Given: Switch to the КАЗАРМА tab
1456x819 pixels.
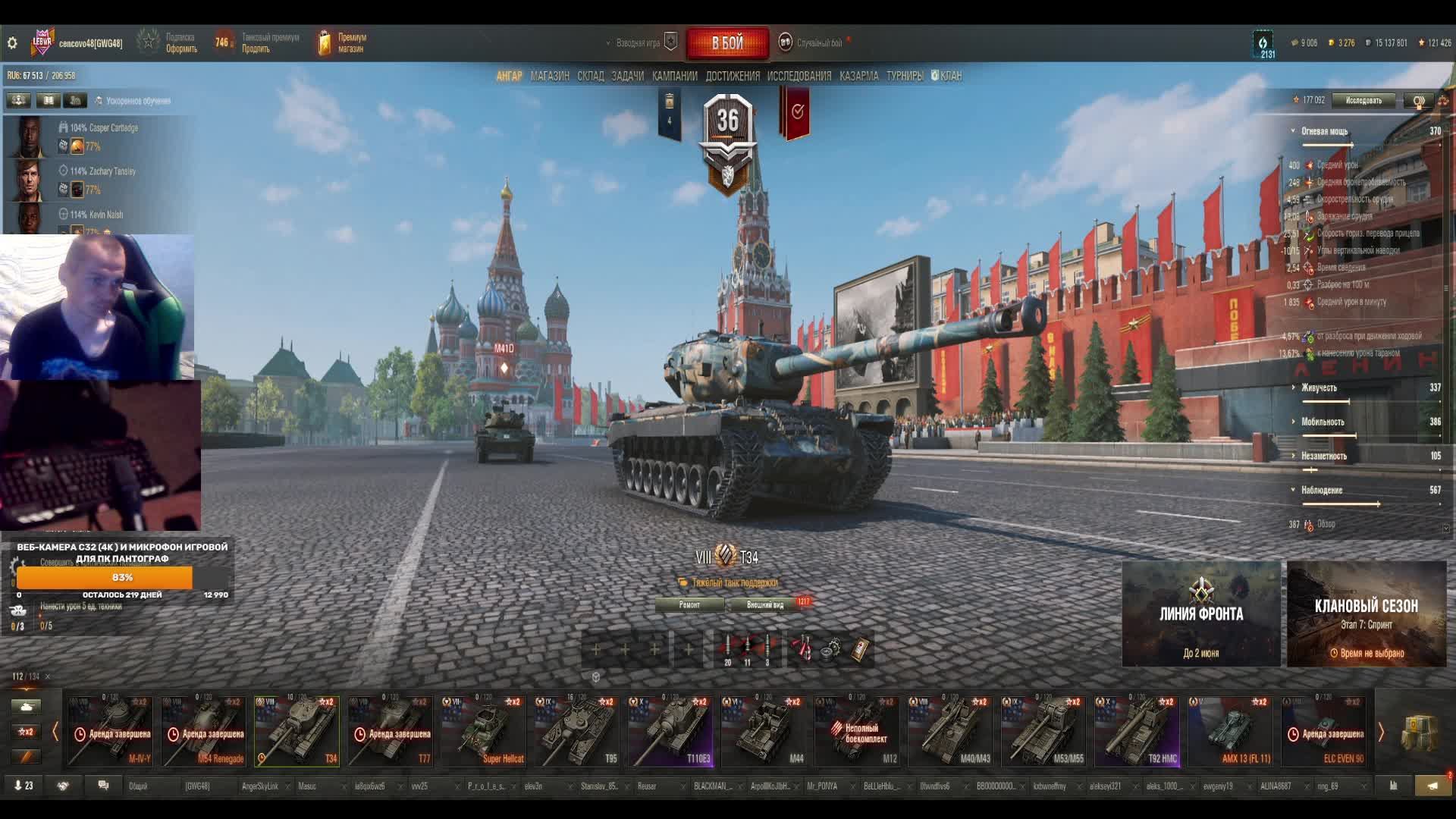Looking at the screenshot, I should pyautogui.click(x=858, y=76).
